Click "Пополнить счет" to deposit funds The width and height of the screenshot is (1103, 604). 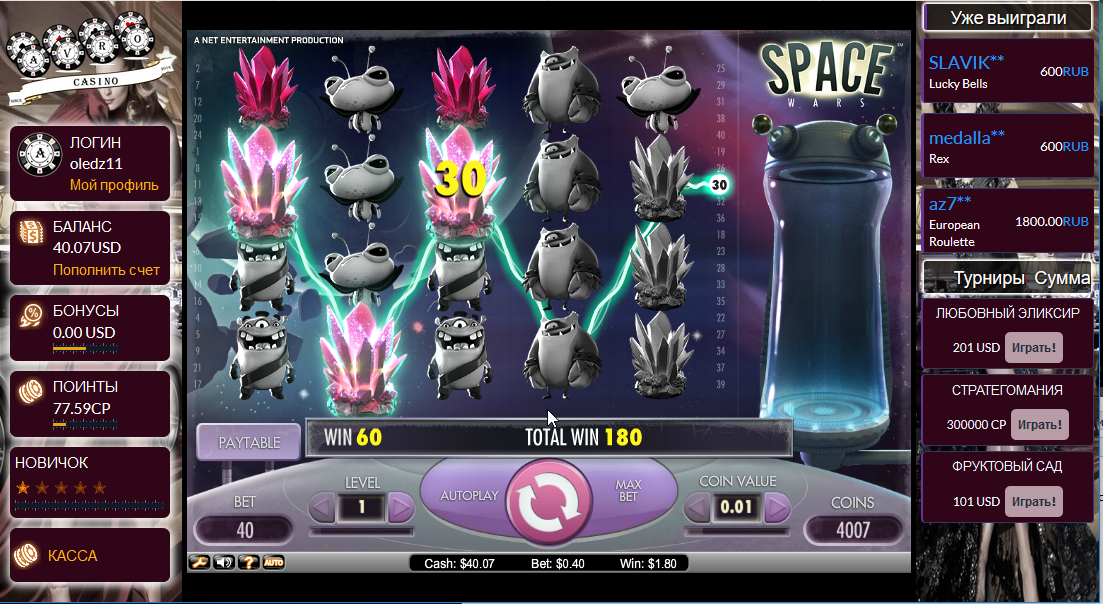coord(106,270)
